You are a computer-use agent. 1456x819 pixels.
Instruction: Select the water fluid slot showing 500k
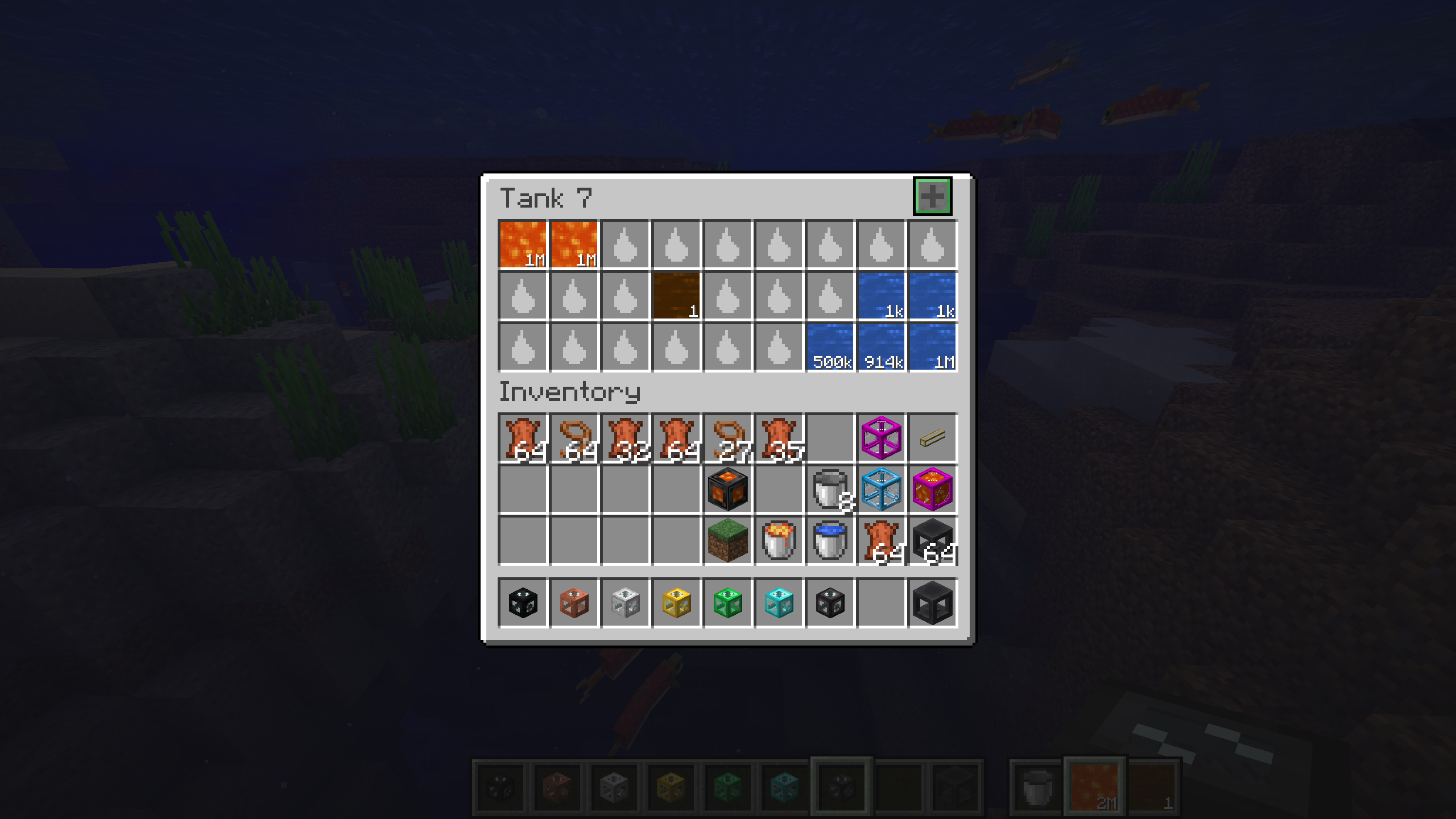tap(829, 347)
